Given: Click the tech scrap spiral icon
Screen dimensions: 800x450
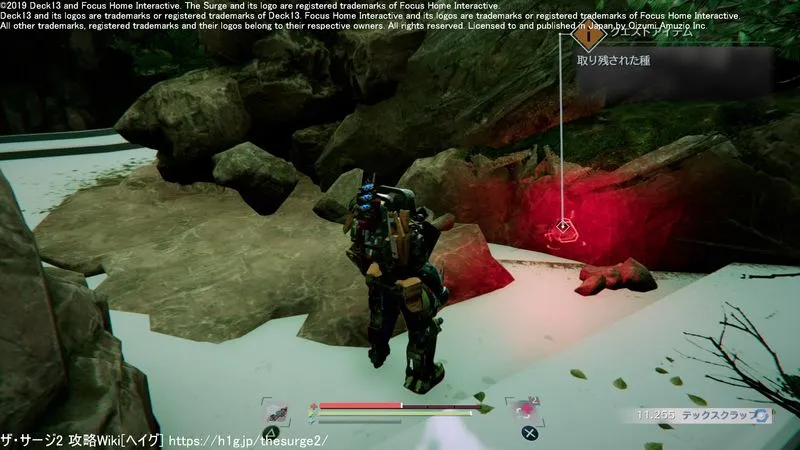Looking at the screenshot, I should (761, 414).
